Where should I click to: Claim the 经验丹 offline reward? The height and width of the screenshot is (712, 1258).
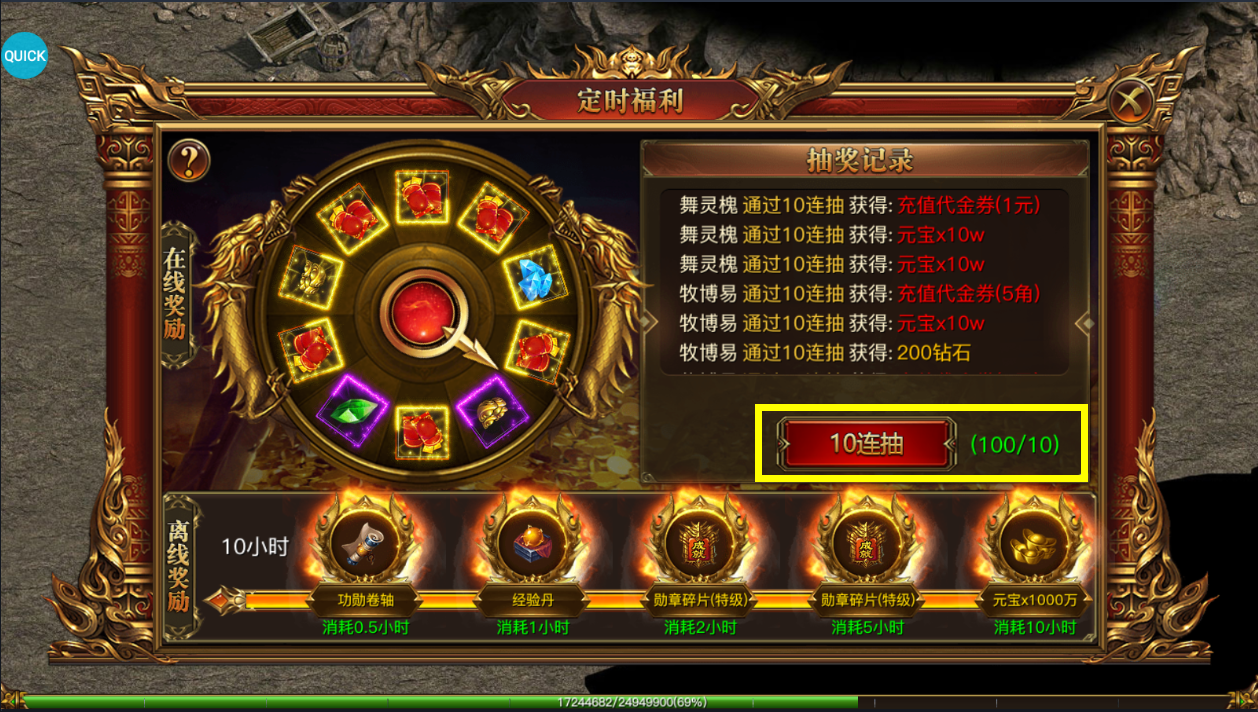(532, 546)
